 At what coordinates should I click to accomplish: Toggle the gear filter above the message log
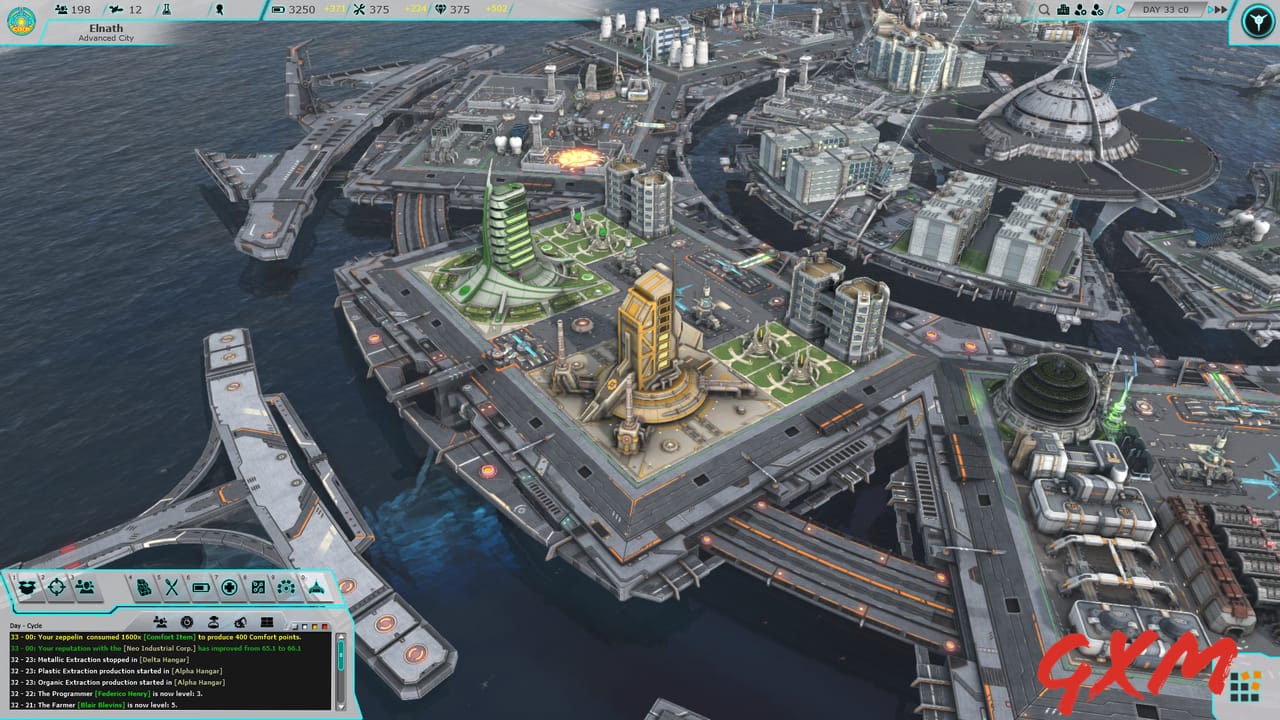pyautogui.click(x=187, y=620)
